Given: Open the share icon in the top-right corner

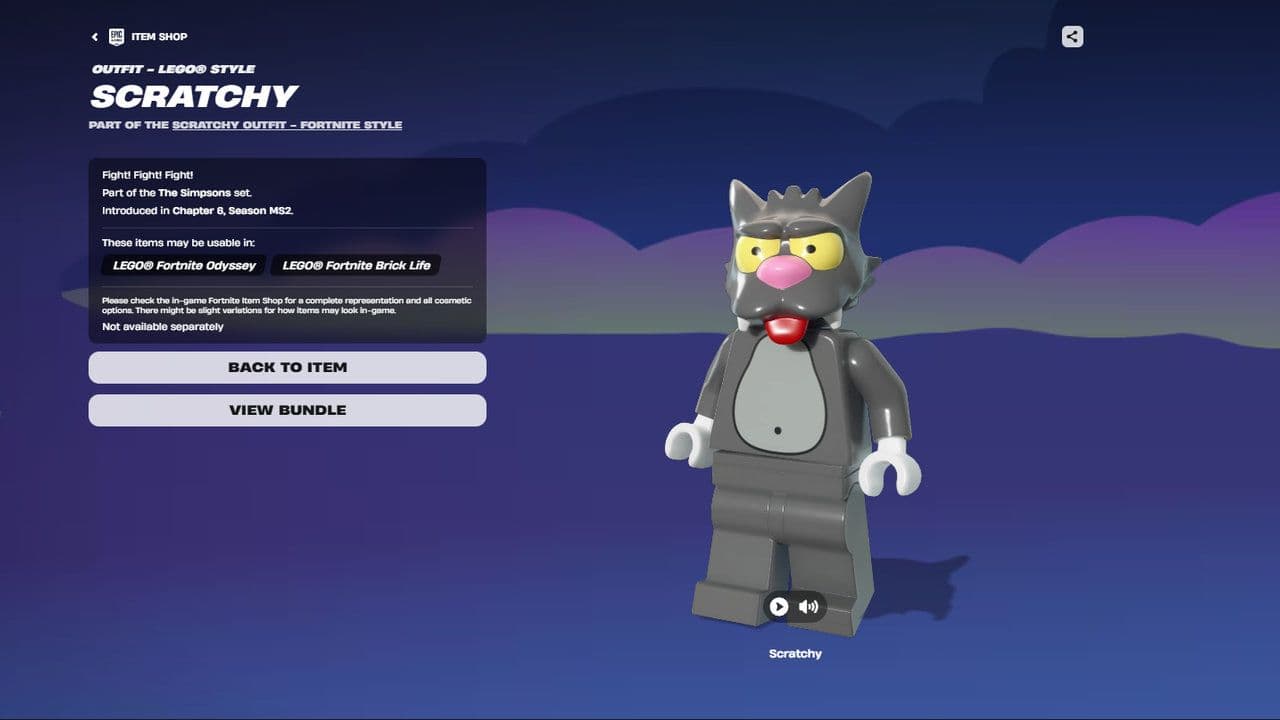Looking at the screenshot, I should pos(1071,37).
